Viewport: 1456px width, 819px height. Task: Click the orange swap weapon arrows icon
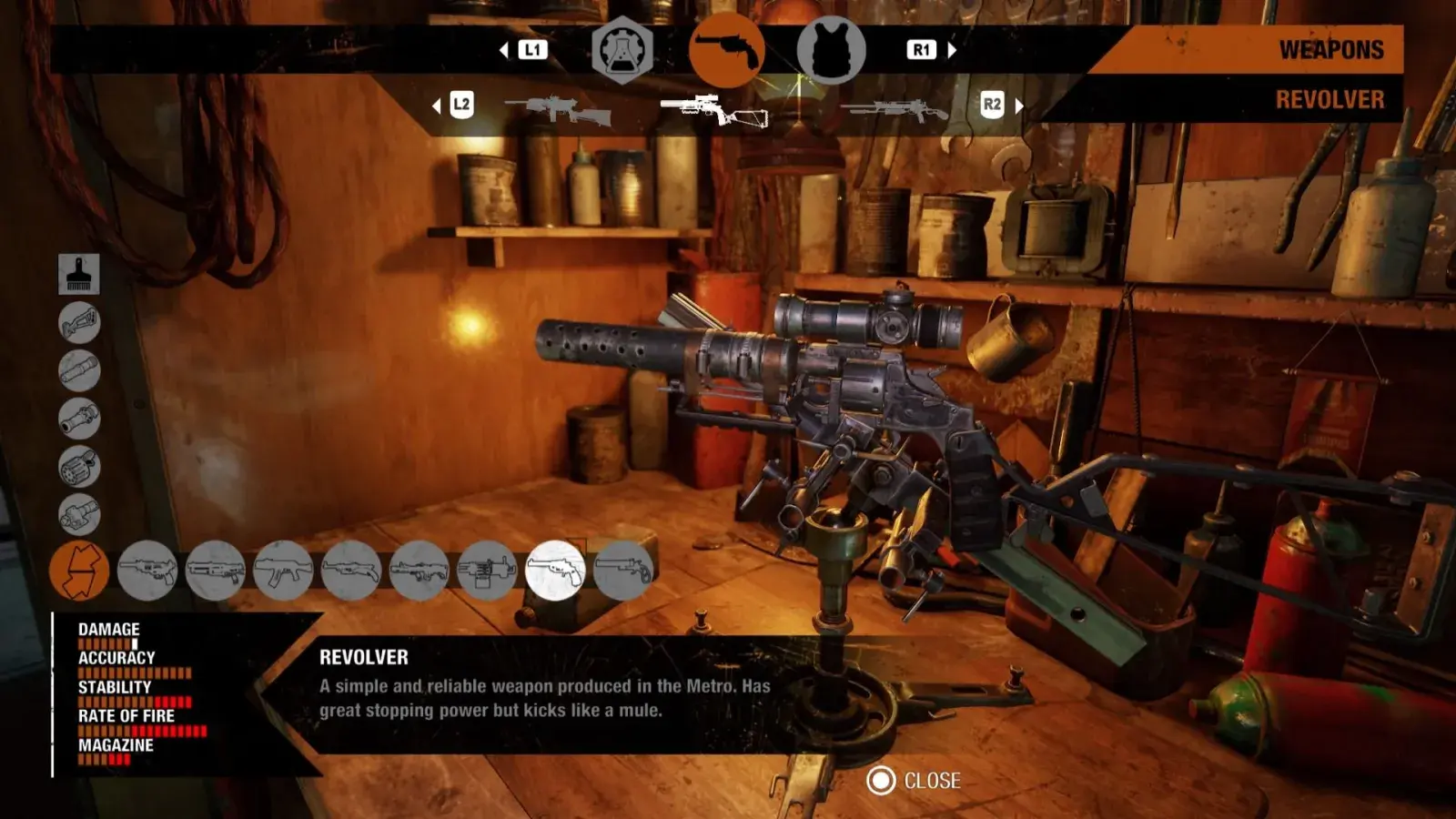pos(79,571)
